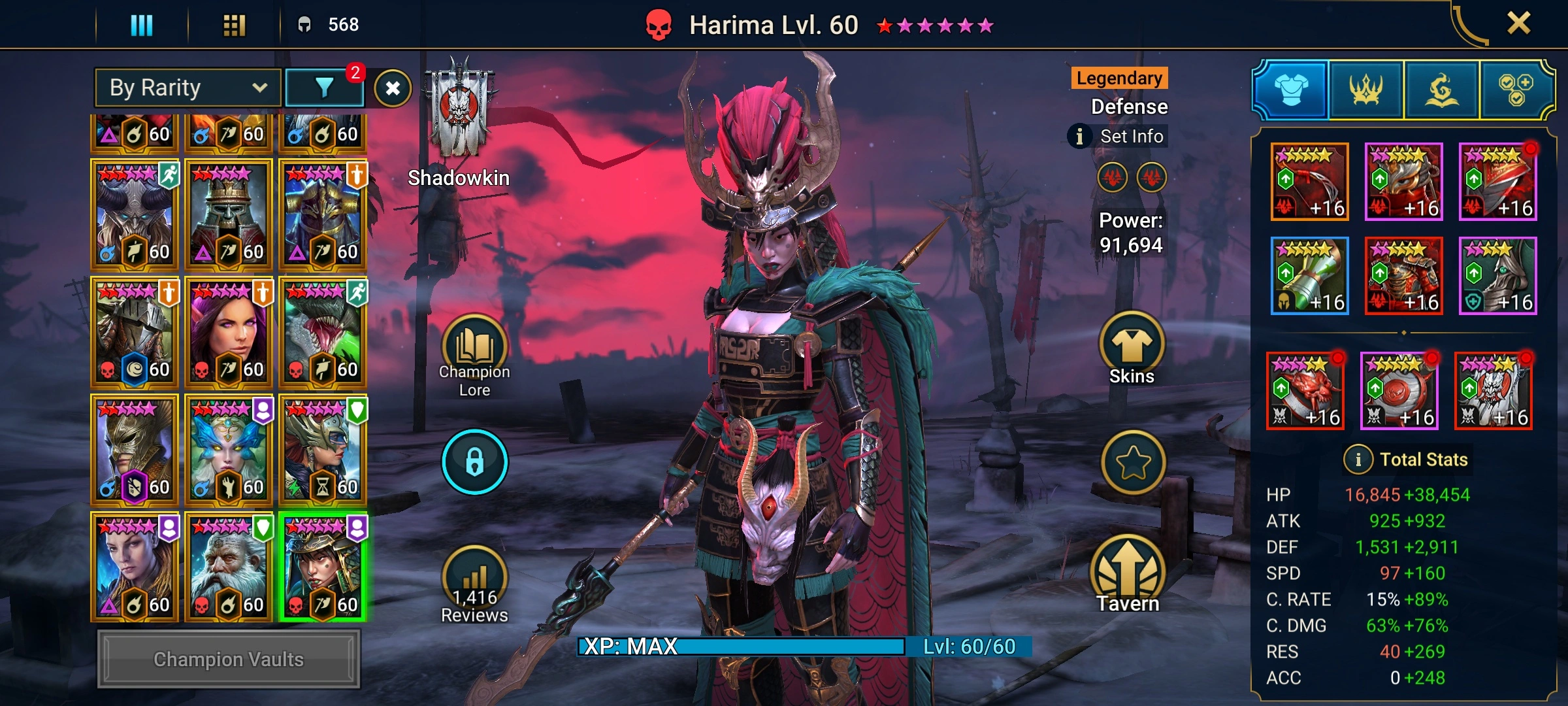Clear the active filters with the round X

point(393,88)
